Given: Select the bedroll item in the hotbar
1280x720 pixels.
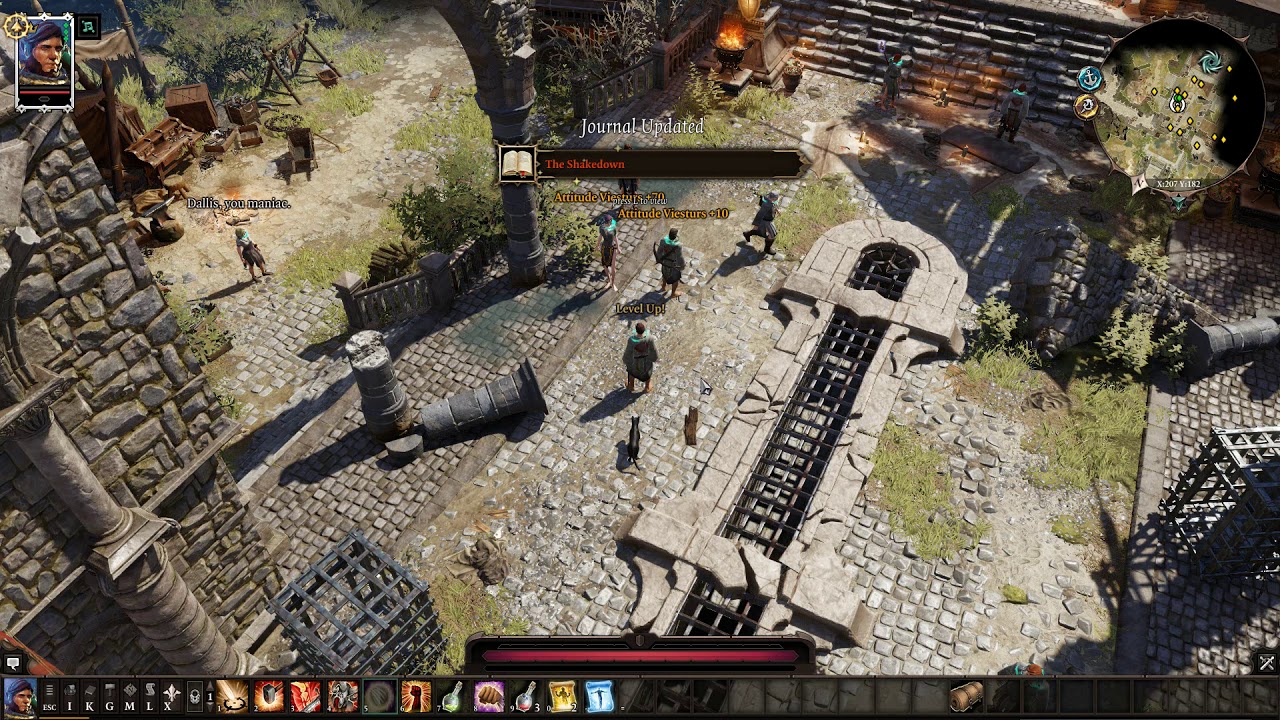Looking at the screenshot, I should pos(966,696).
